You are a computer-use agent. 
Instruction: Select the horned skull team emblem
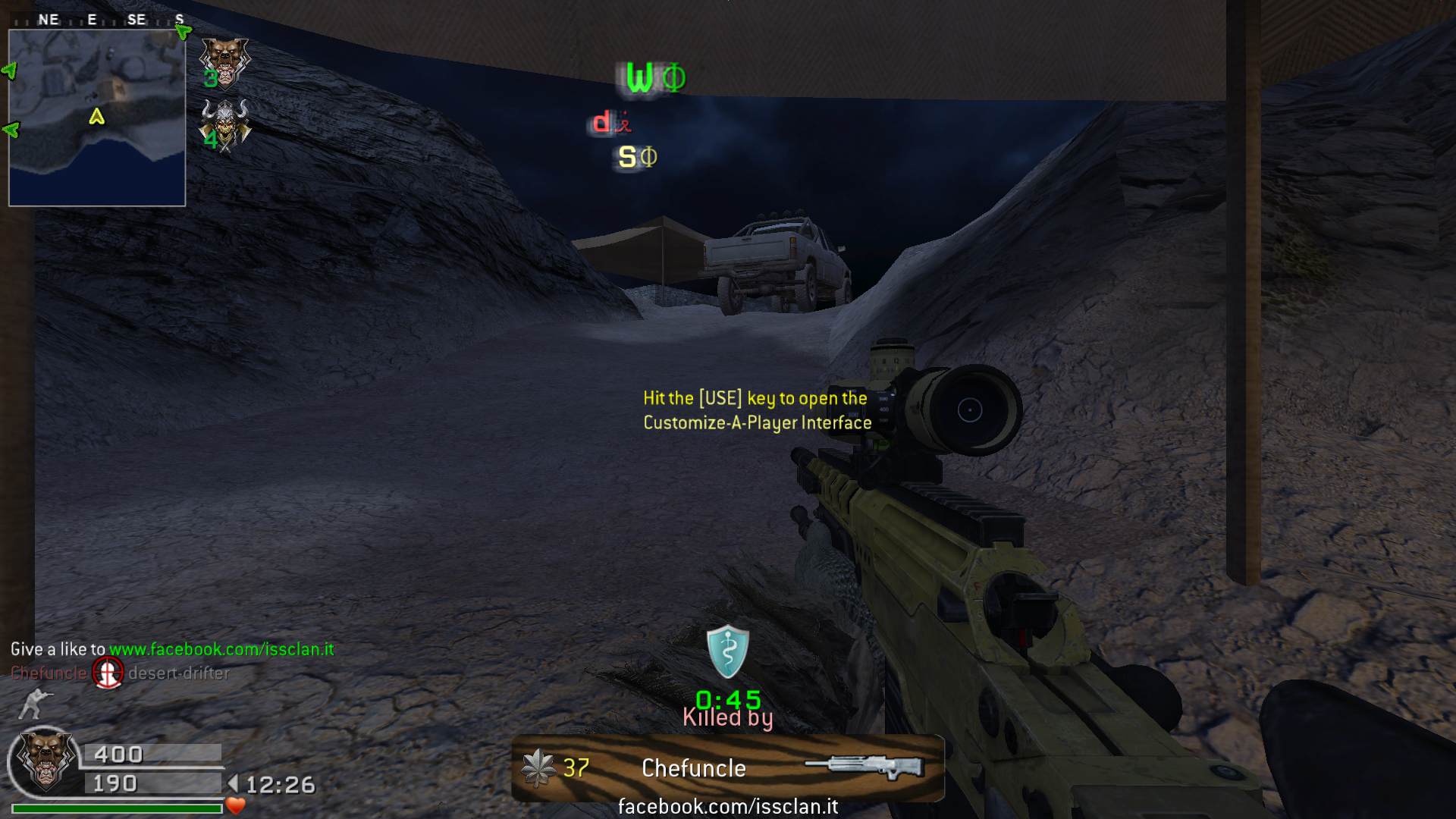coord(224,125)
